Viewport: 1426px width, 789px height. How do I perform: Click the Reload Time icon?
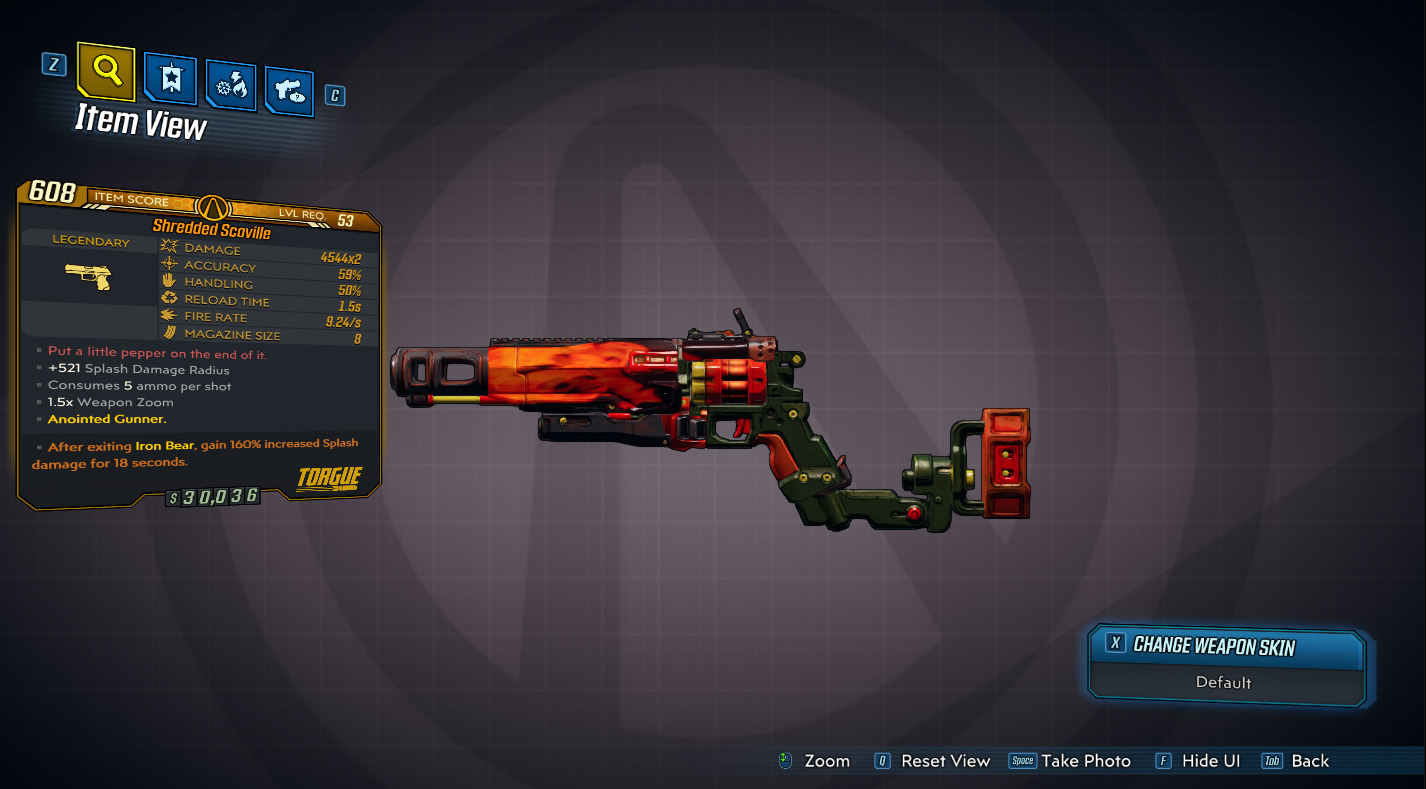pos(168,299)
